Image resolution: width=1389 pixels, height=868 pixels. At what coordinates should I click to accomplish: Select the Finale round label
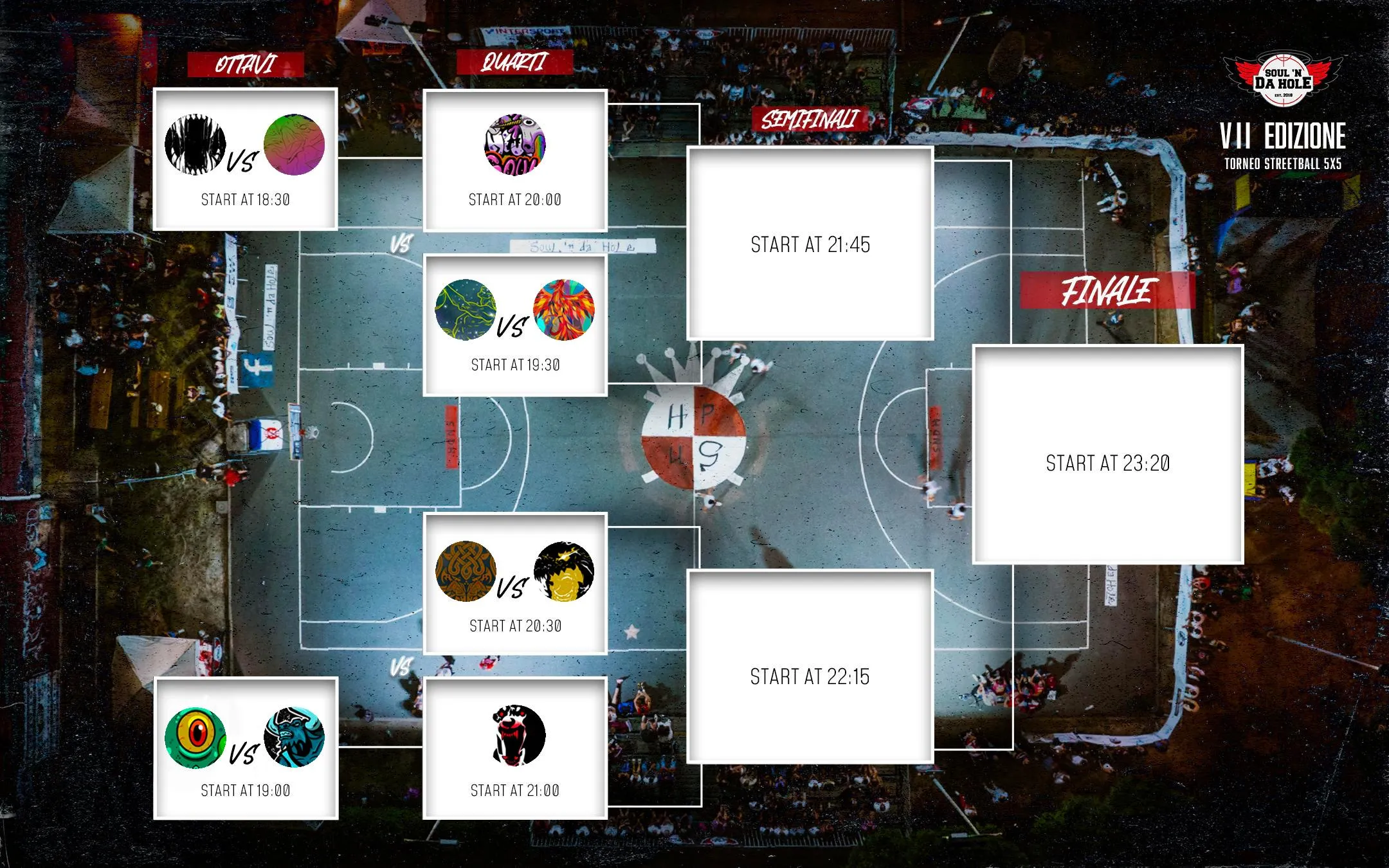[x=1107, y=291]
